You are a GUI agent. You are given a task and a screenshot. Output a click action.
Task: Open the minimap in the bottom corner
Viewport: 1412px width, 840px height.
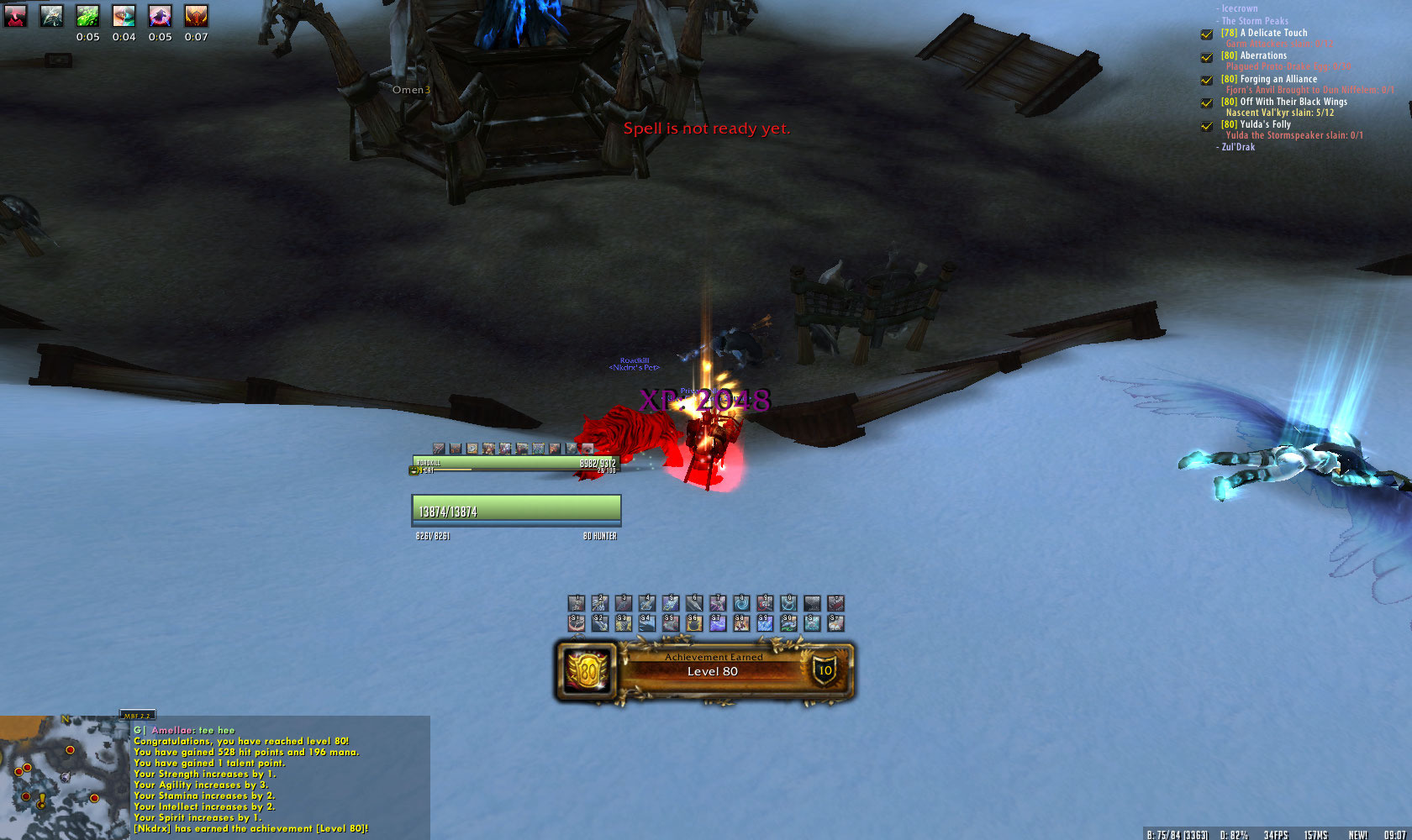pos(63,778)
